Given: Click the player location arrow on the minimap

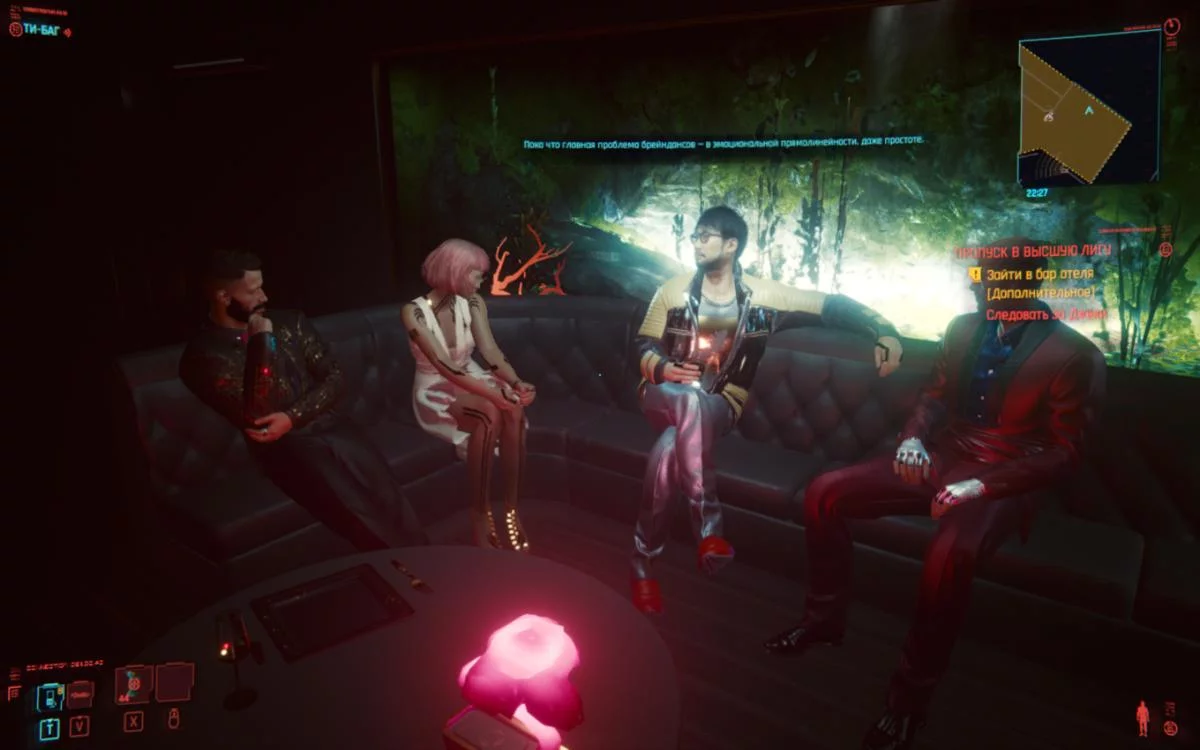Looking at the screenshot, I should 1088,112.
